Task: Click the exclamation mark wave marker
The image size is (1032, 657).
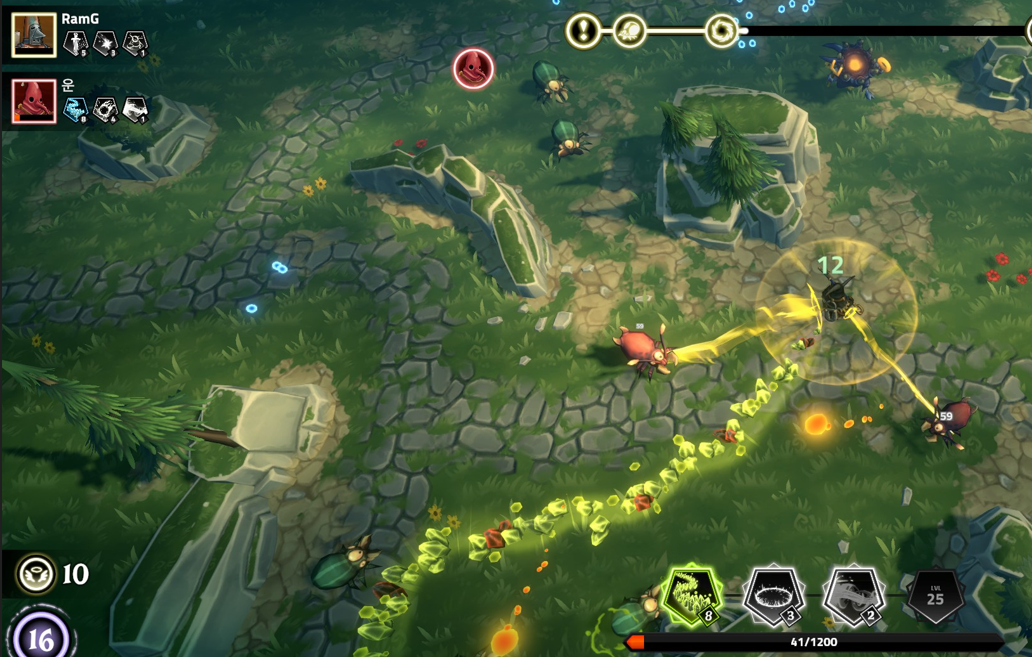Action: click(x=583, y=31)
